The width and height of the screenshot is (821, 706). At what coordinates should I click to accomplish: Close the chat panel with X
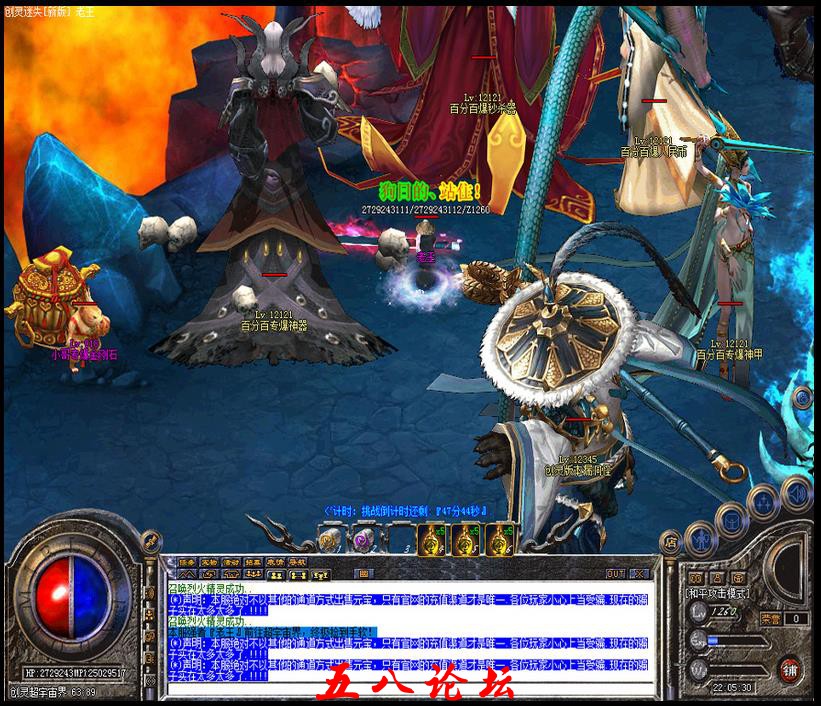click(640, 573)
